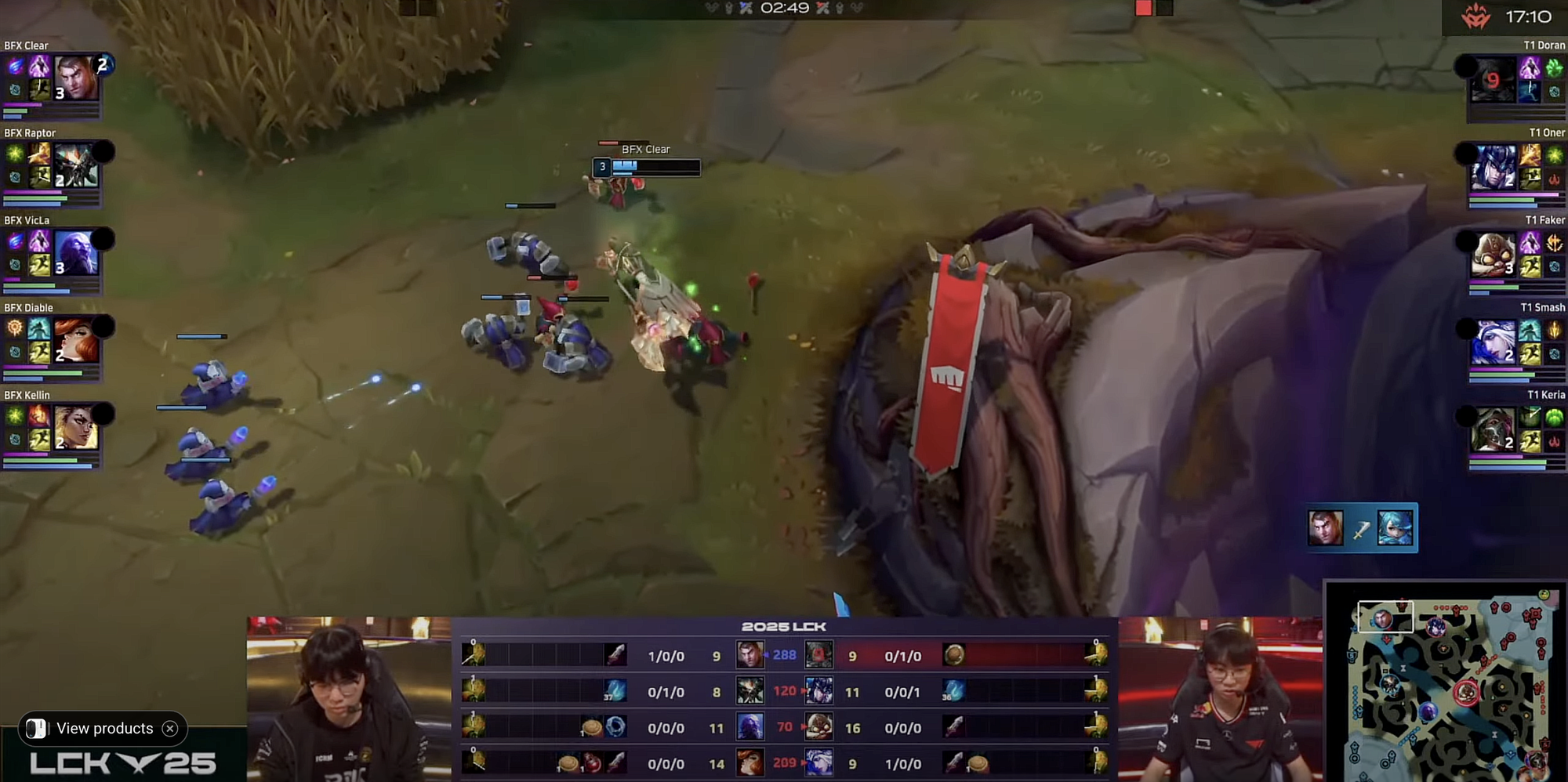Select the stacking item icon showing 37 stacks
This screenshot has height=782, width=1568.
(615, 691)
